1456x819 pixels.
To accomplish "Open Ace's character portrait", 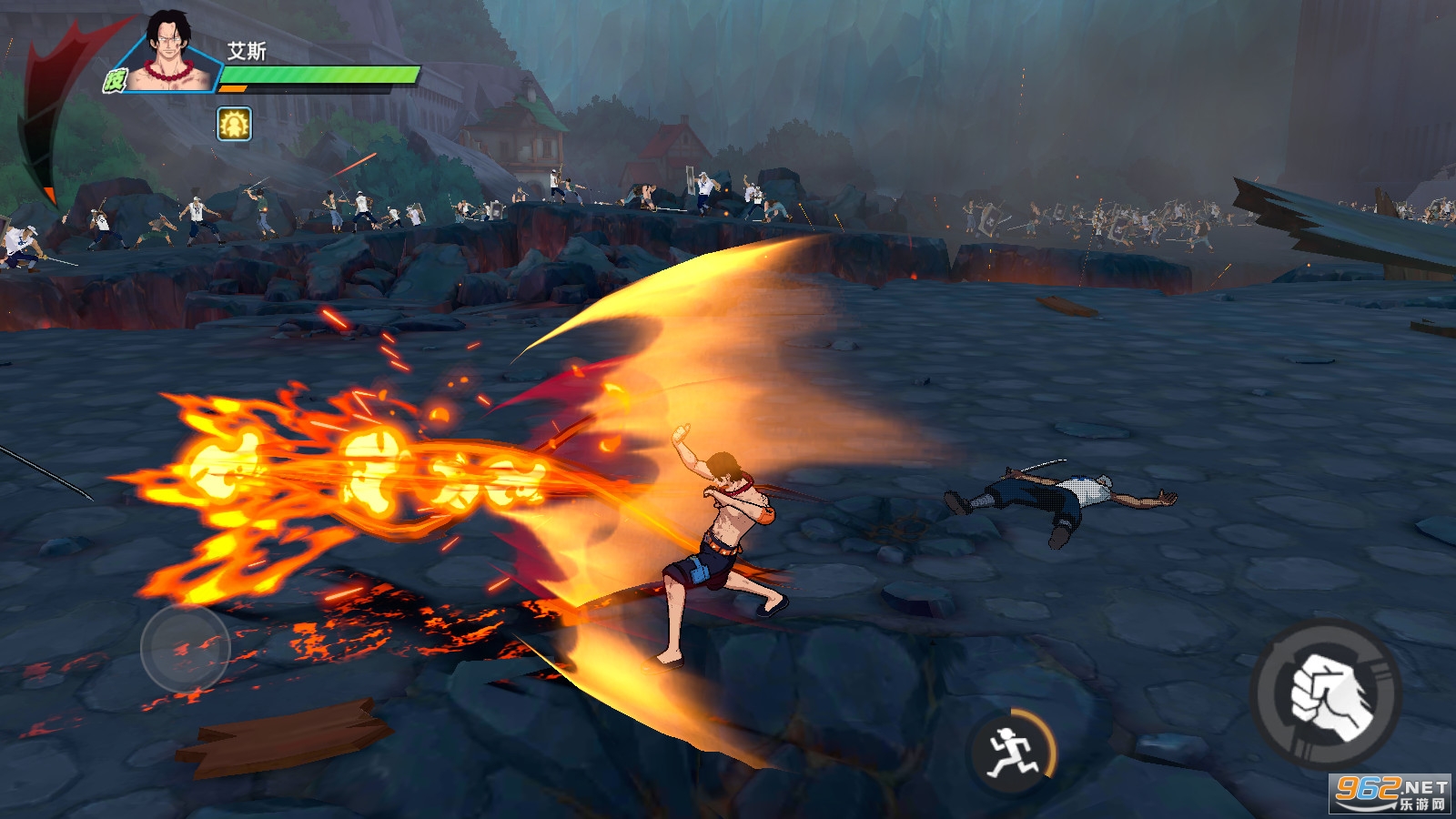I will click(171, 53).
